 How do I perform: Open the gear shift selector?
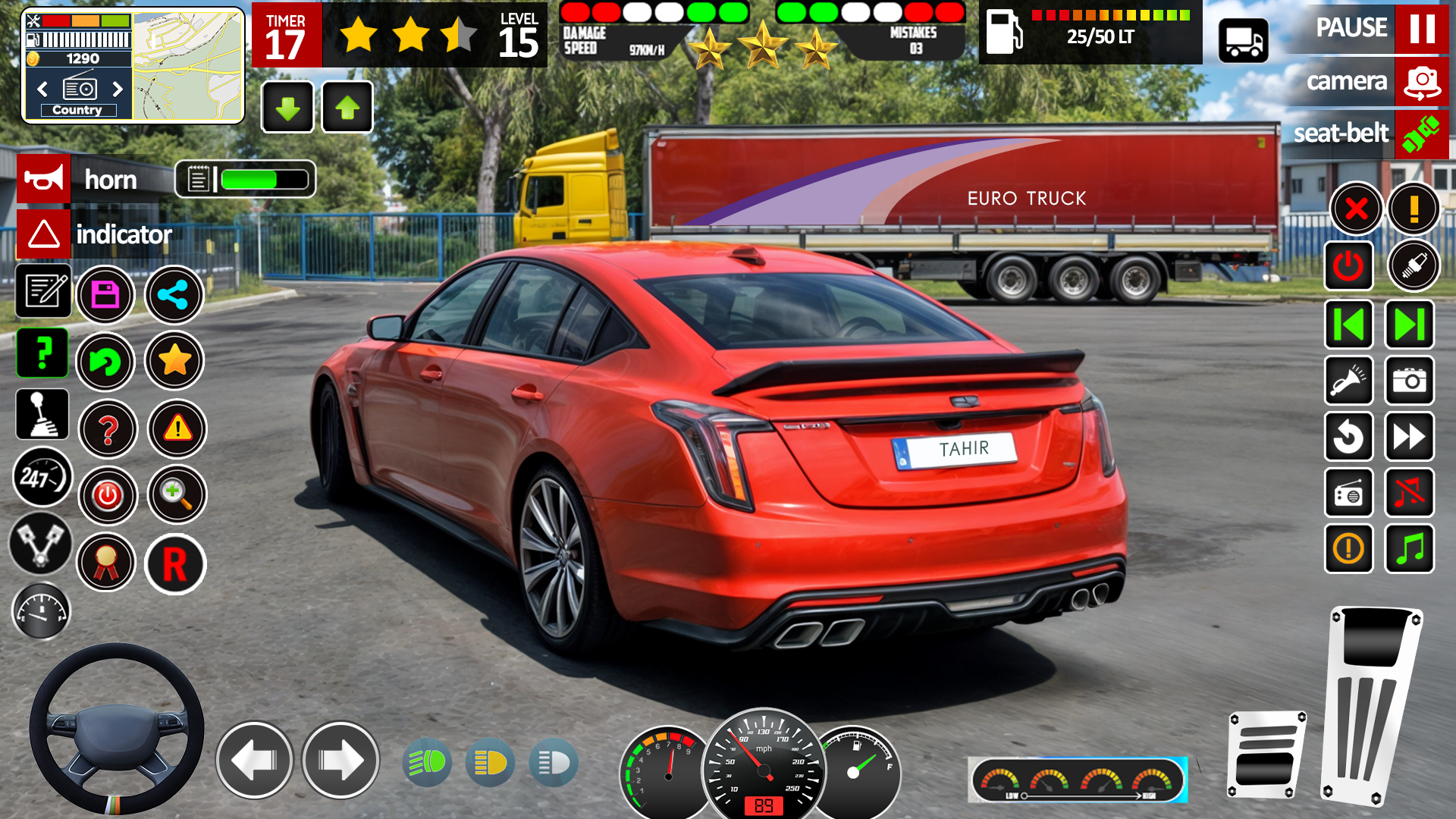point(43,415)
